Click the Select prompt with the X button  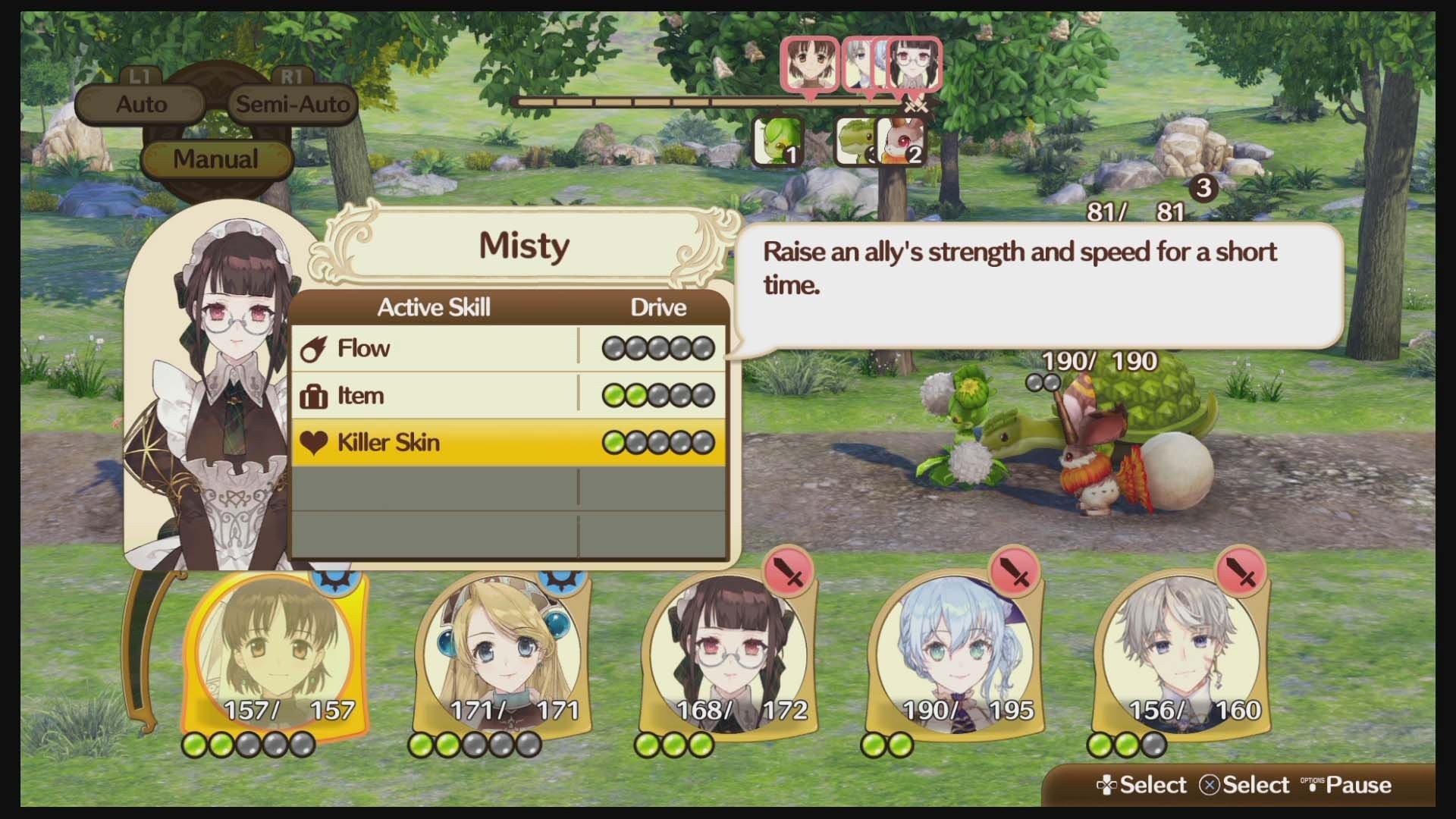pyautogui.click(x=1244, y=784)
